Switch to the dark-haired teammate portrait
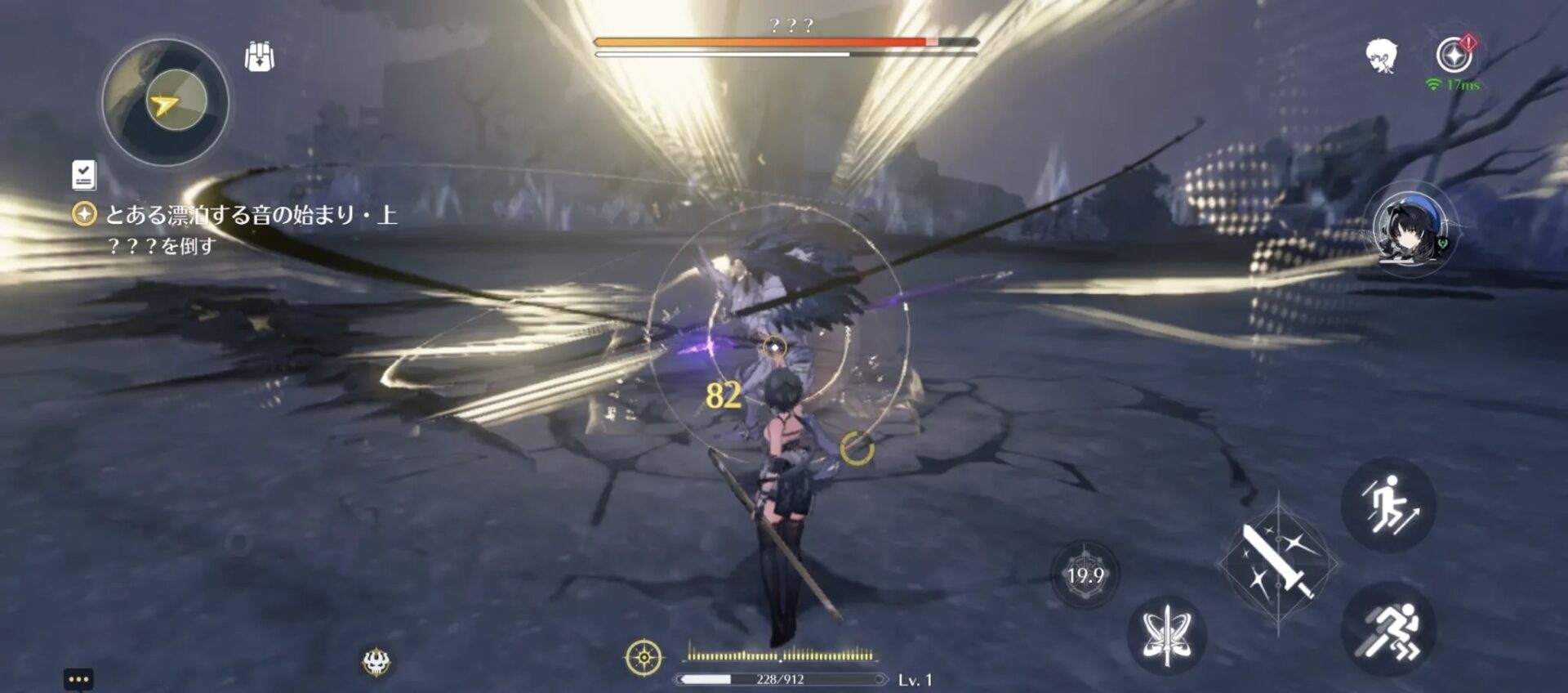 [1410, 230]
